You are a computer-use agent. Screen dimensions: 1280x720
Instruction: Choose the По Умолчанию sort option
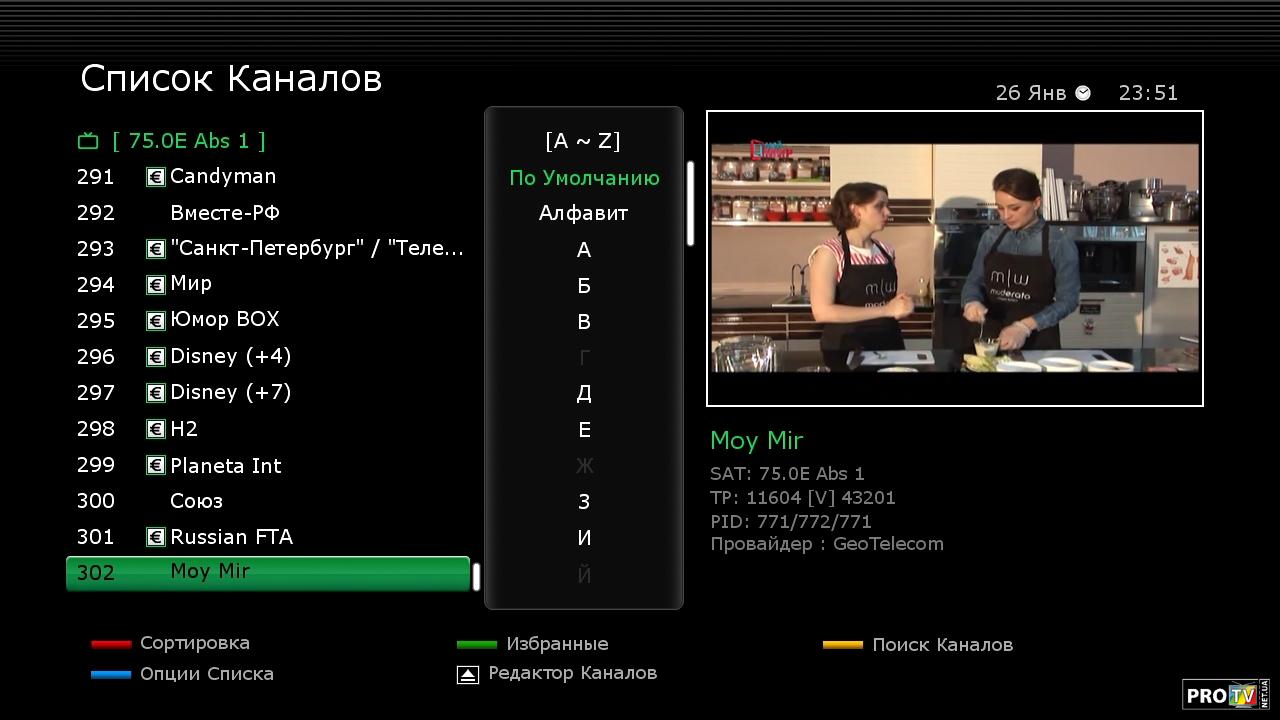coord(584,178)
